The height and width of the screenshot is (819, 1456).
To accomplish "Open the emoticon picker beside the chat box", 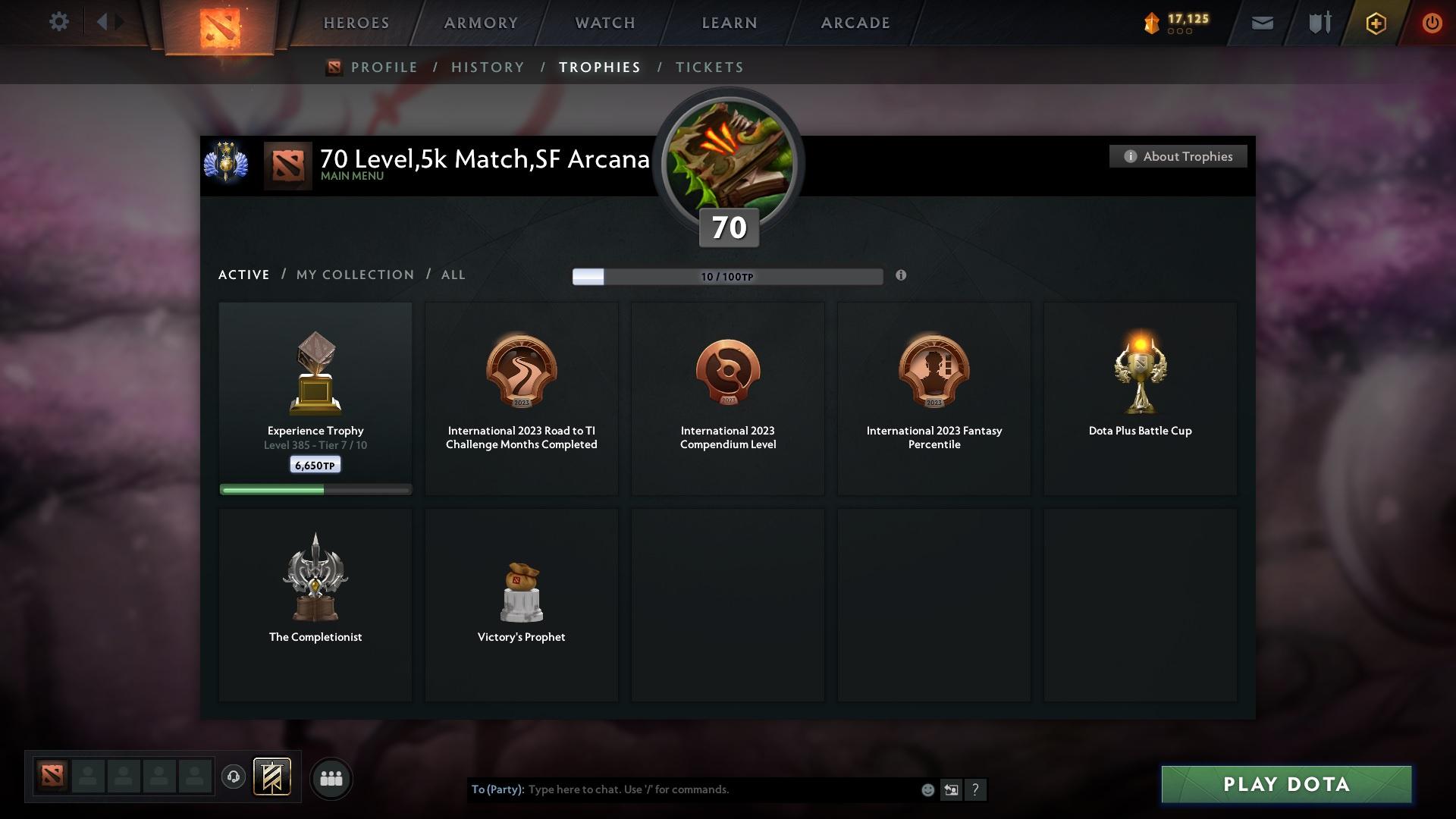I will 927,789.
